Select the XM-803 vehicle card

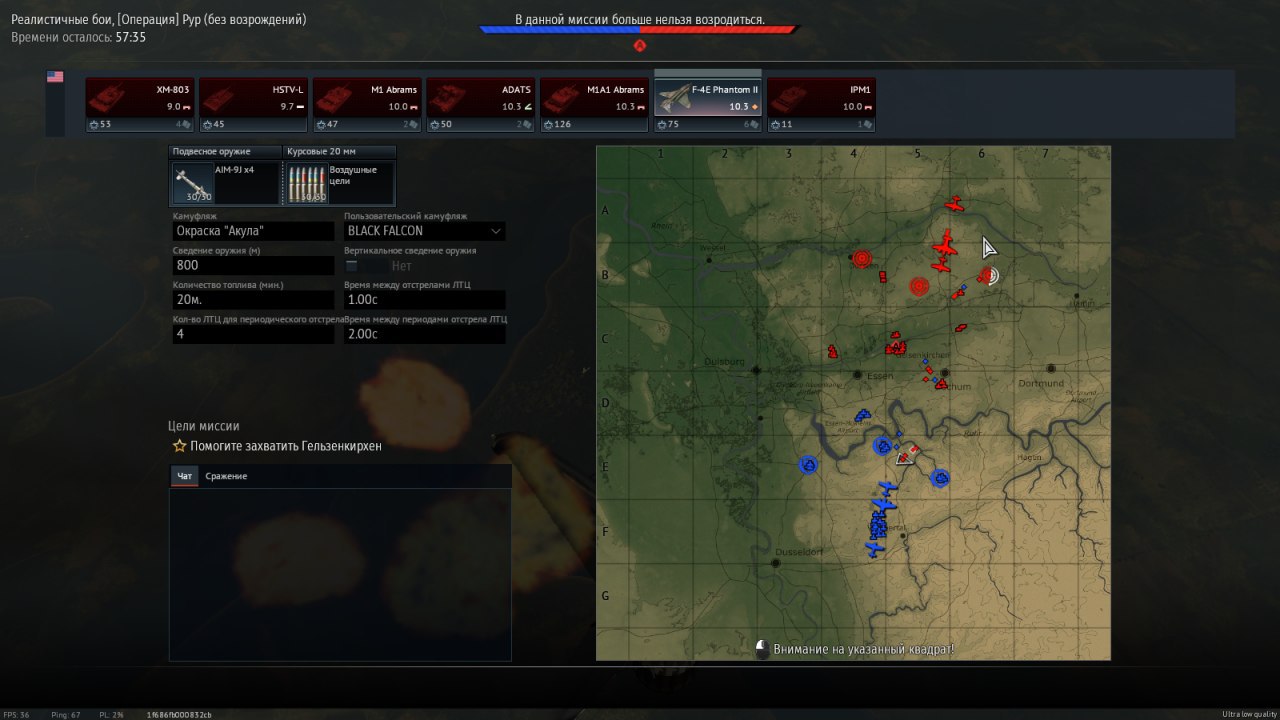click(x=140, y=105)
